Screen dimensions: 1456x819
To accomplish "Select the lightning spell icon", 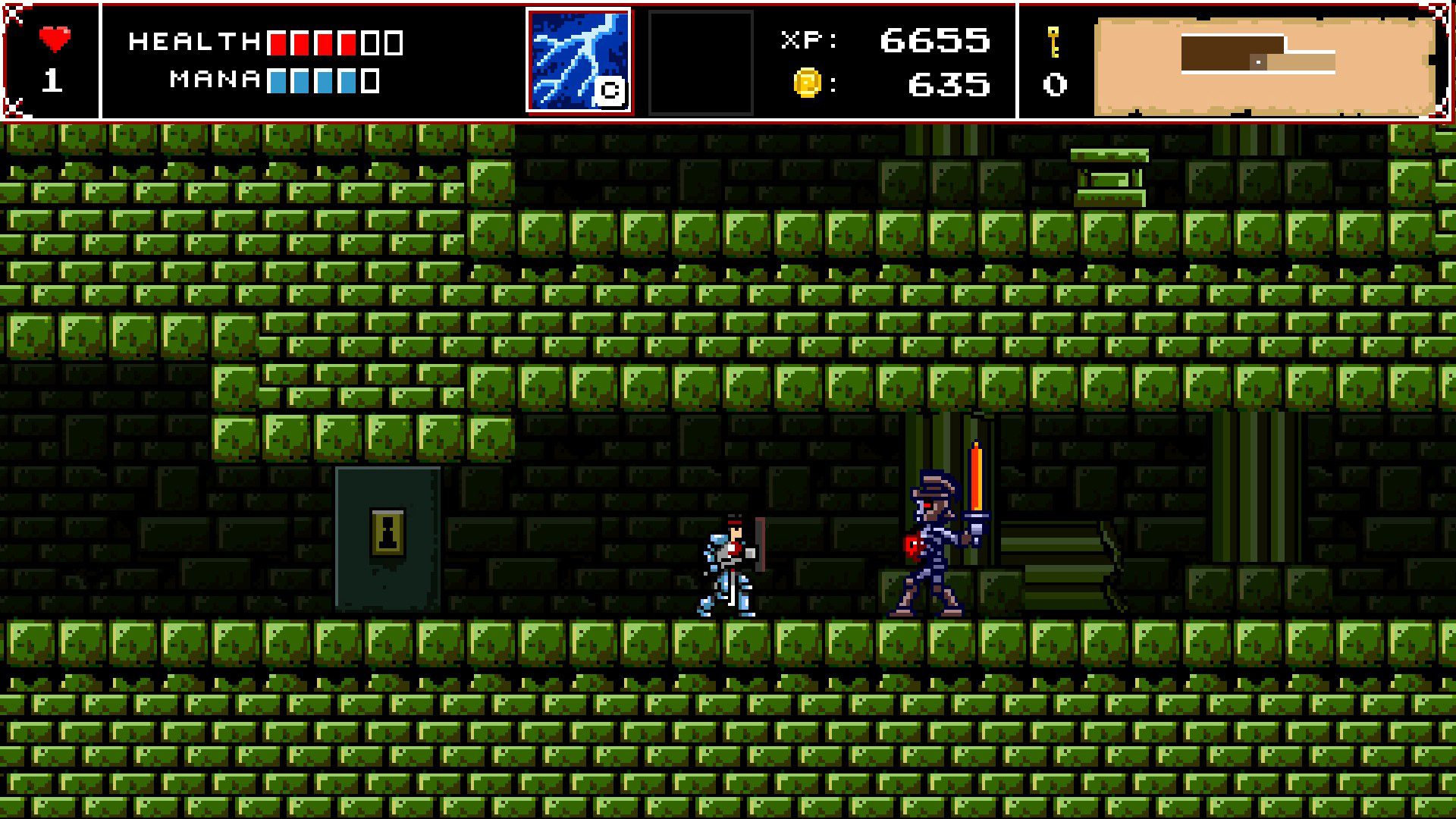I will (580, 57).
